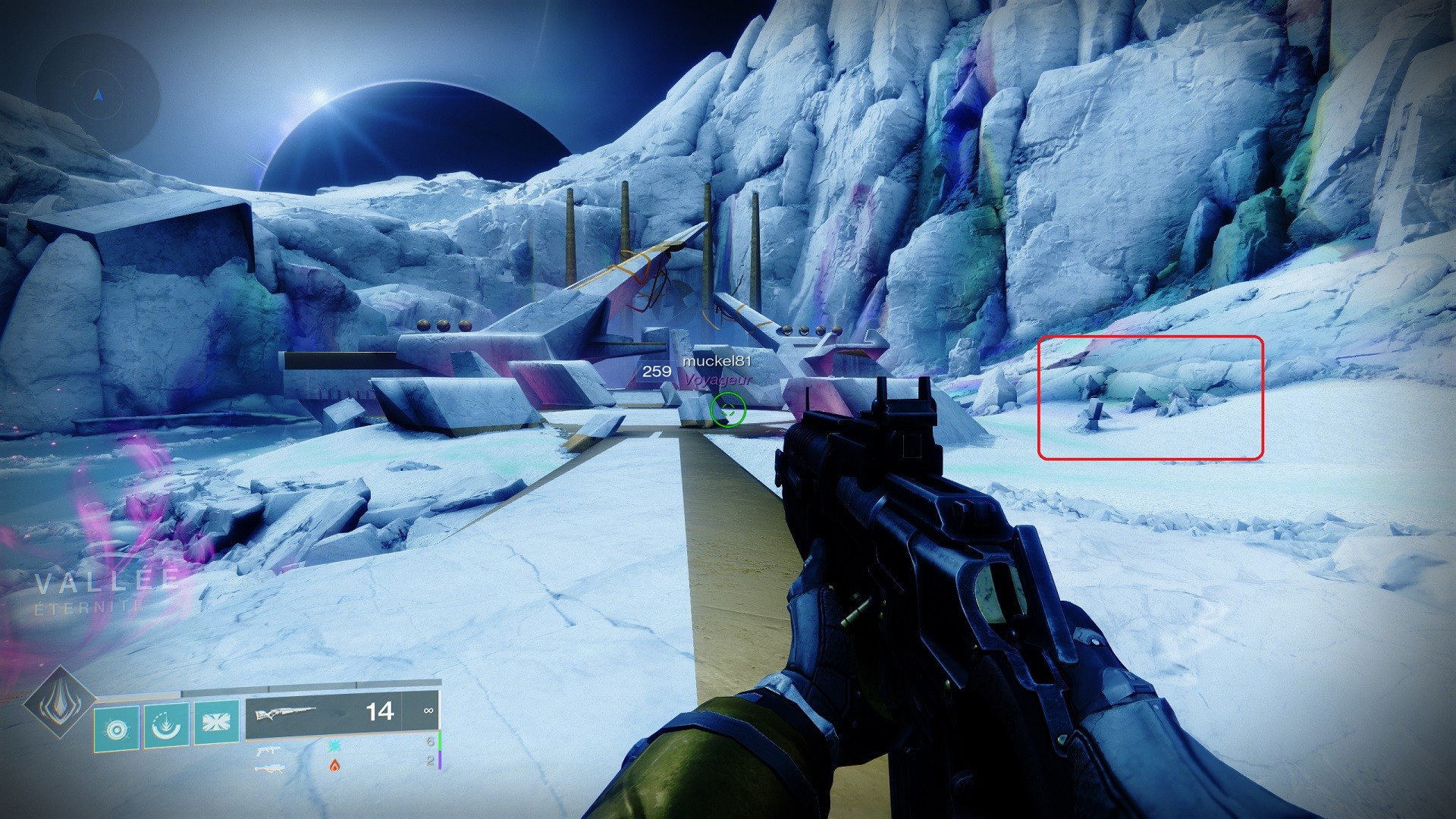
Task: Switch to the stasis energy weapon below
Action: pos(268,751)
